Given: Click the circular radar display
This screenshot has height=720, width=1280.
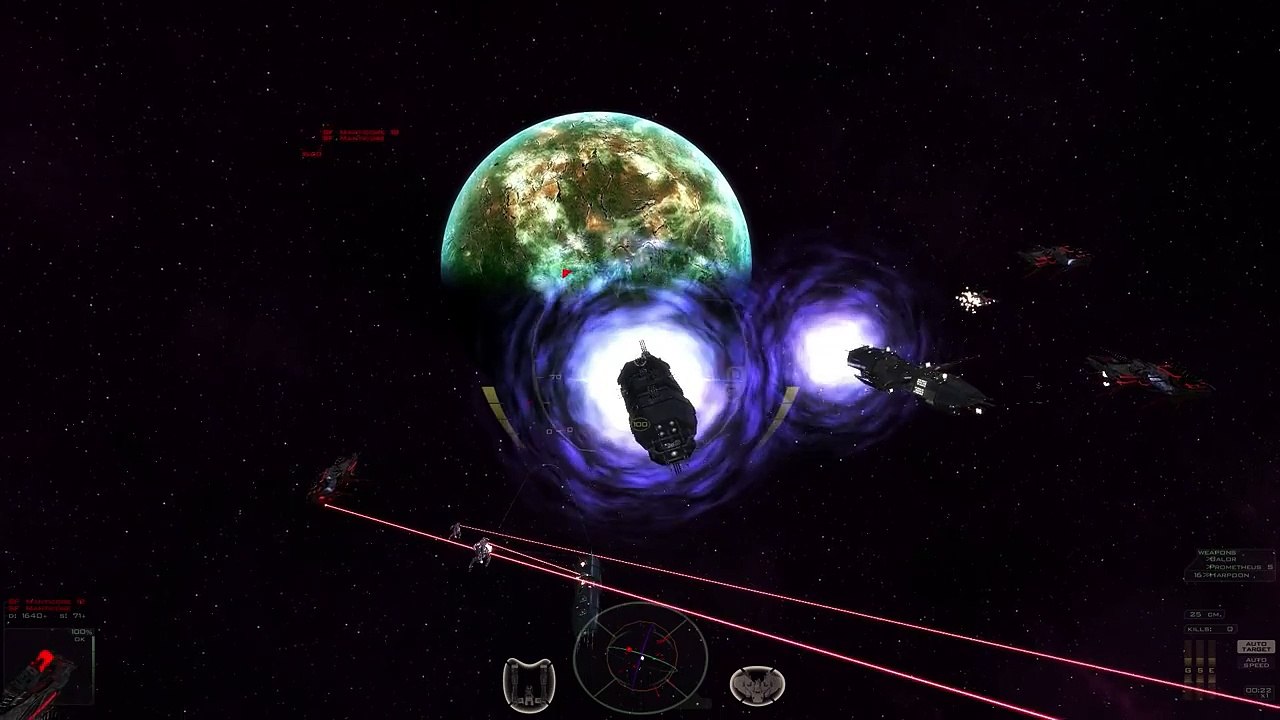Looking at the screenshot, I should (640, 656).
